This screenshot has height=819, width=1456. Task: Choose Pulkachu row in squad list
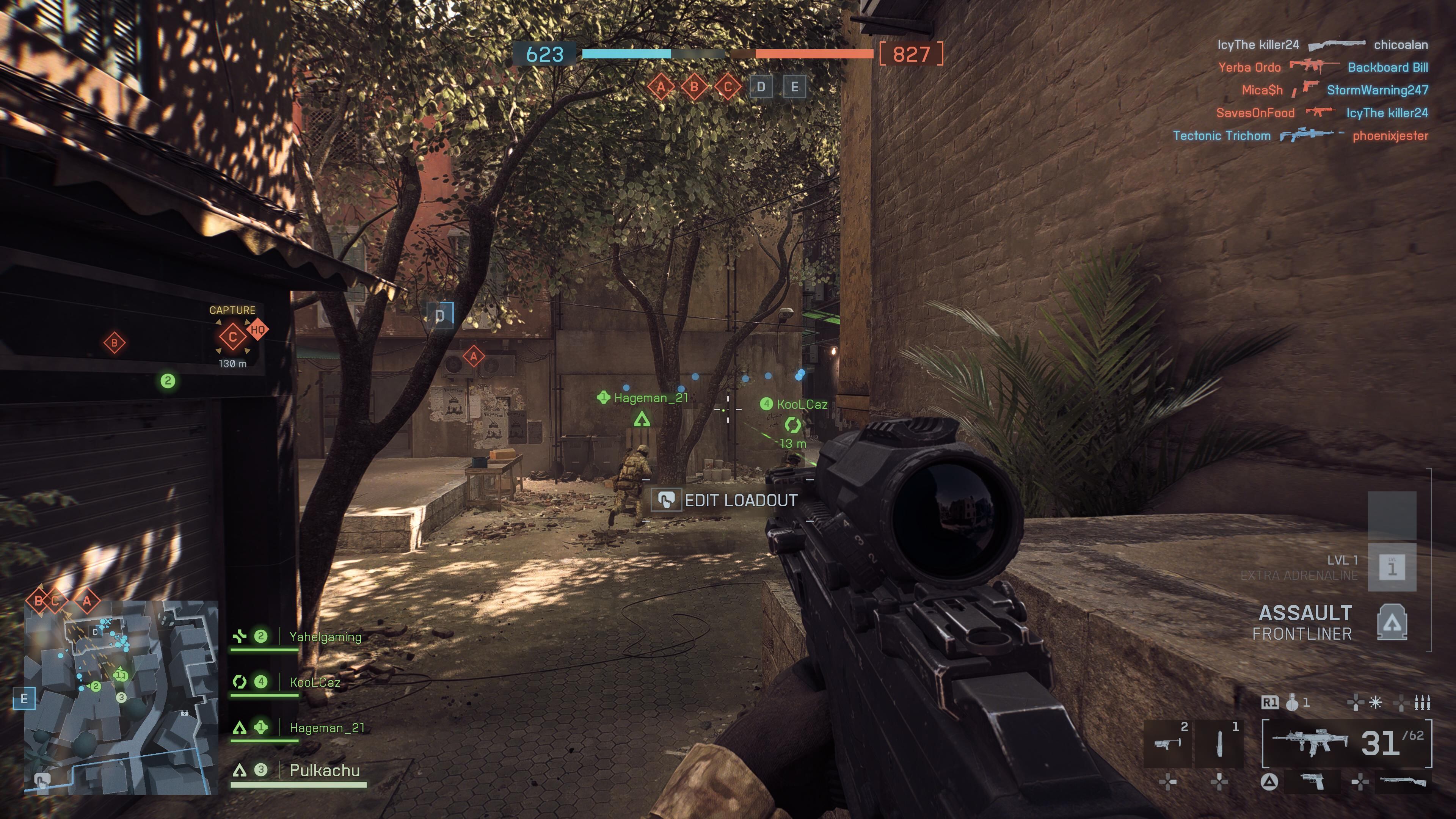coord(325,770)
